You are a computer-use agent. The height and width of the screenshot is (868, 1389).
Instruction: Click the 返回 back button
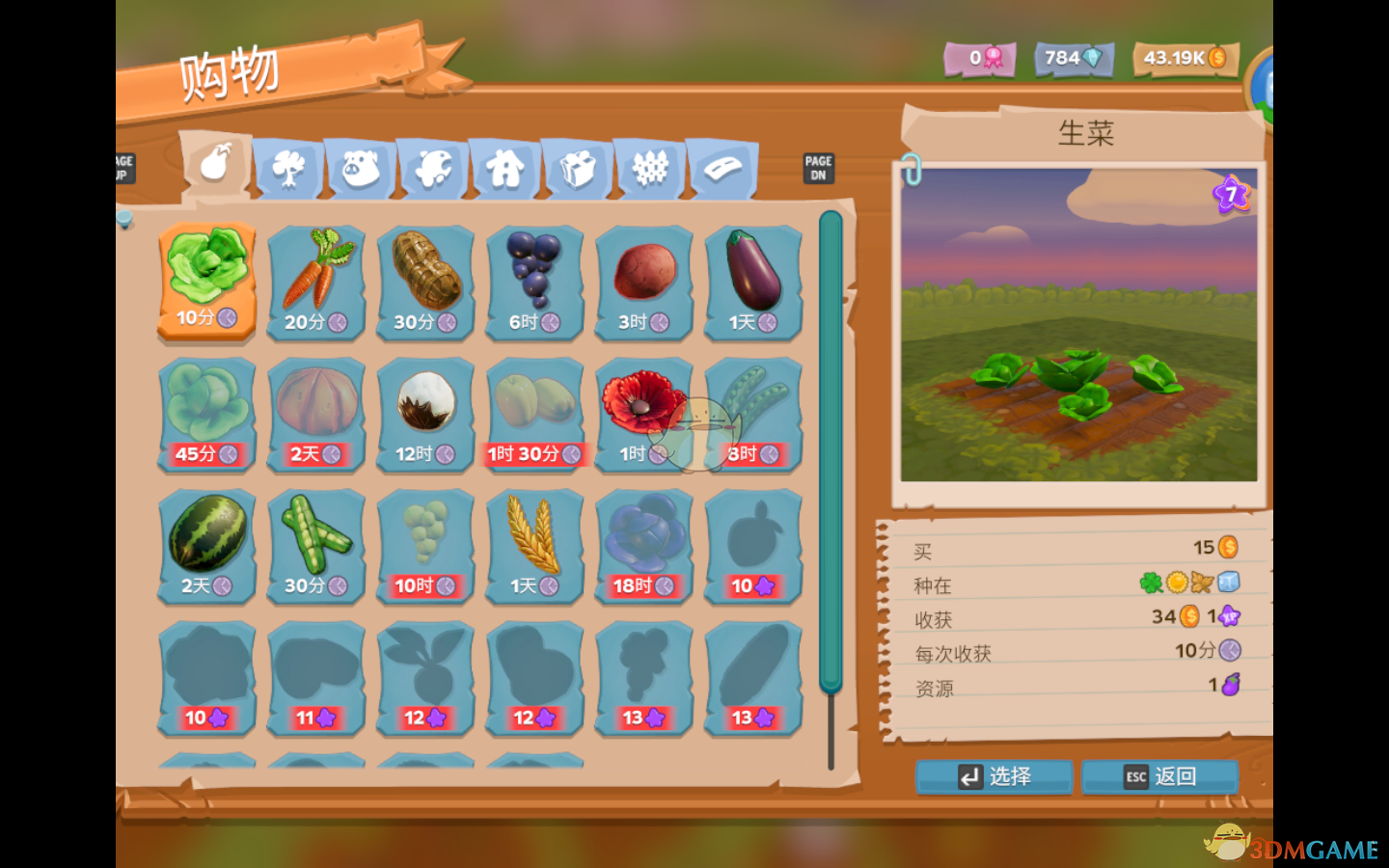point(1159,776)
